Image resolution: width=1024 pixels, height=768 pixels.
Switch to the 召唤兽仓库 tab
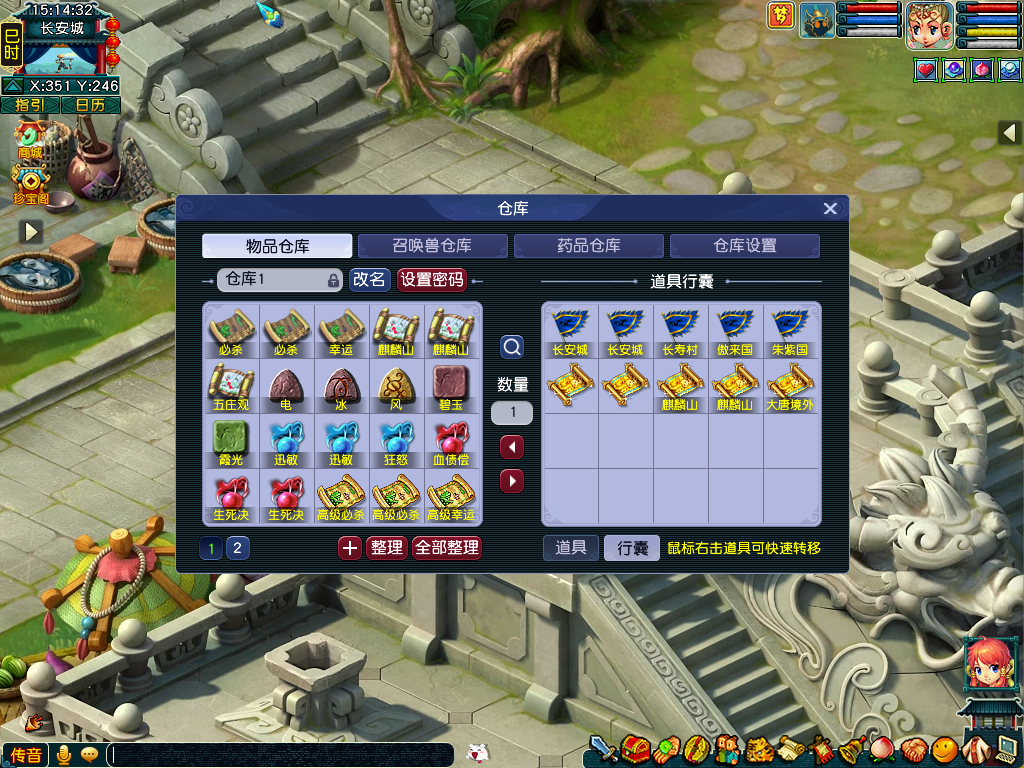click(x=432, y=246)
